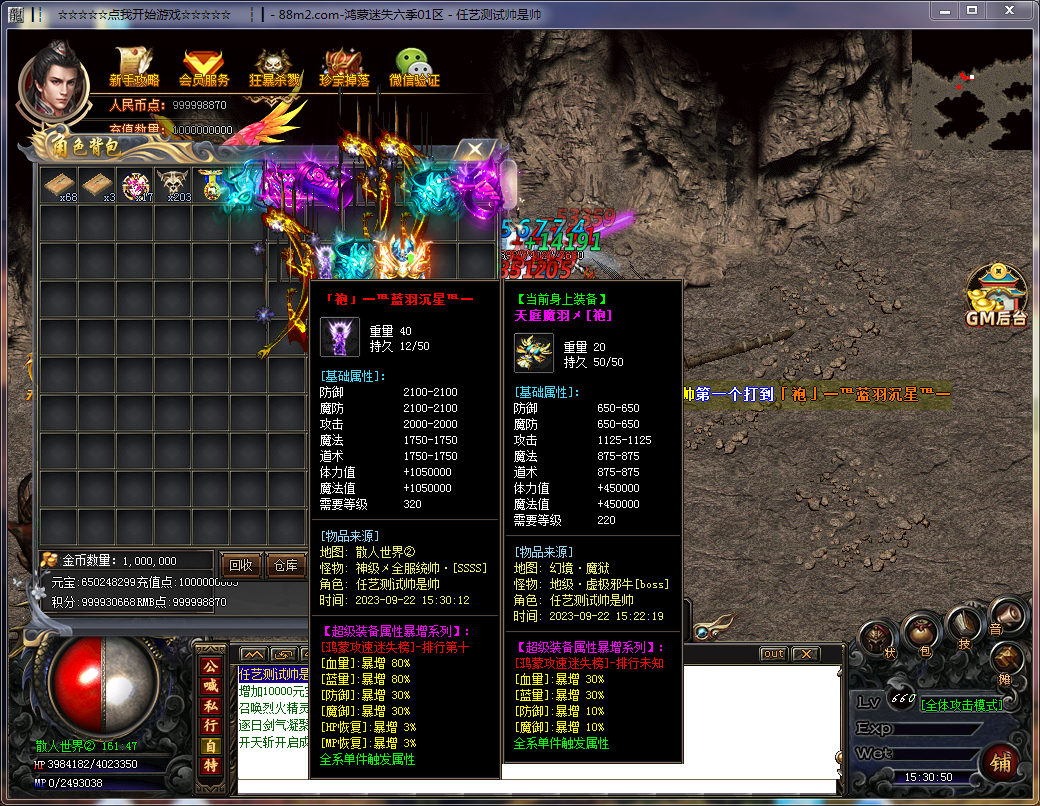The height and width of the screenshot is (806, 1040).
Task: Open the 微信验证 WeChat verification
Action: tap(414, 67)
